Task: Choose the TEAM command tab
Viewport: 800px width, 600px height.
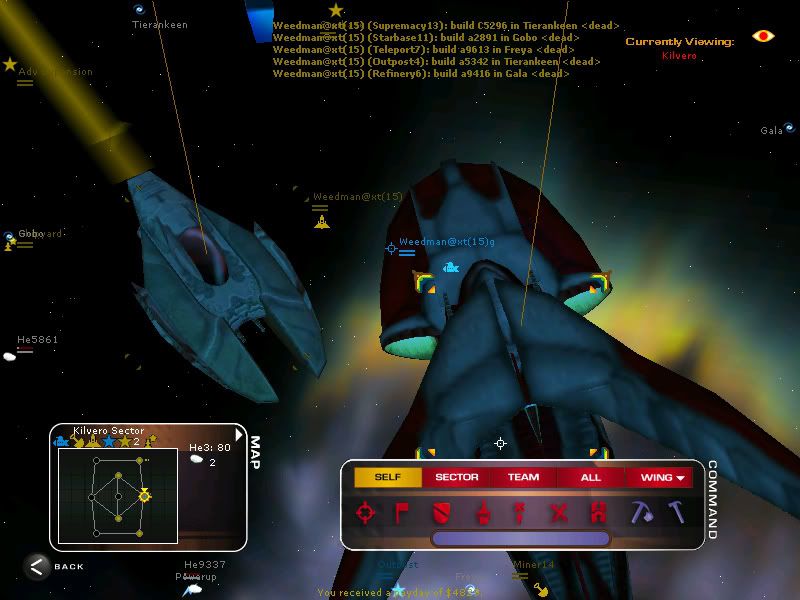Action: [523, 477]
